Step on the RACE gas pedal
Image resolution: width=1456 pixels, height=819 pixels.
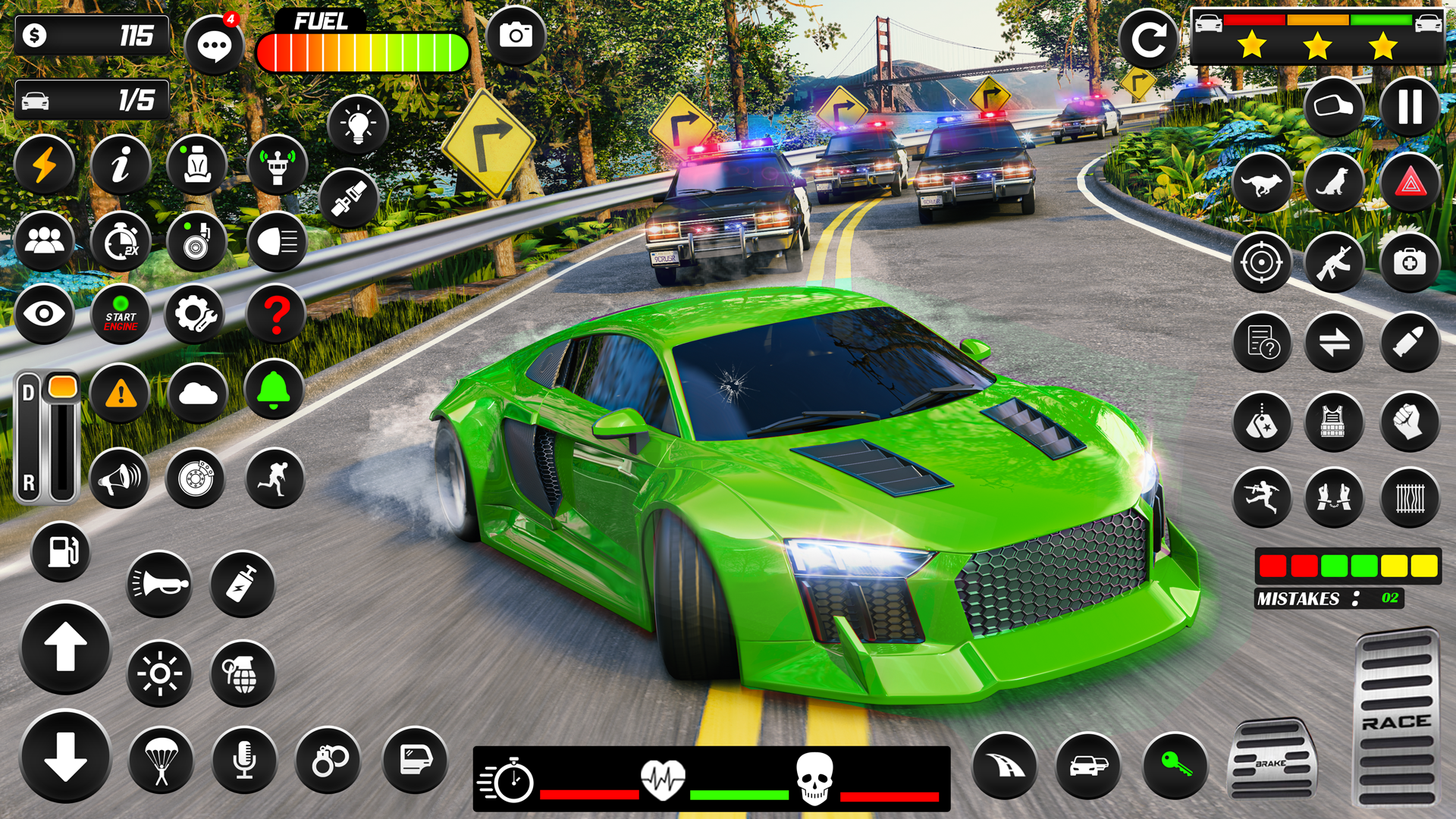(1395, 717)
